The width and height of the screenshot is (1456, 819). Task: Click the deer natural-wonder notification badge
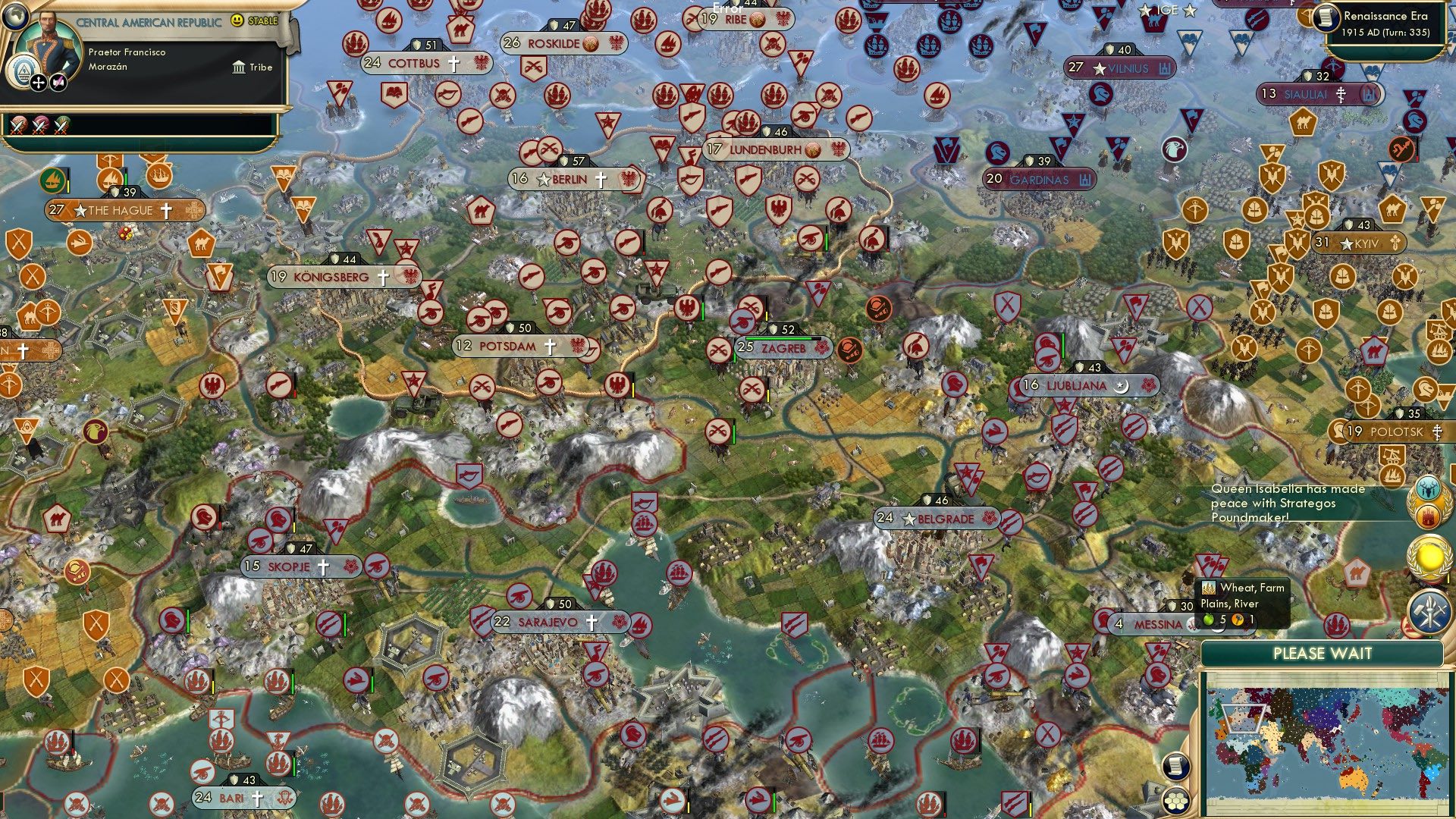[1428, 488]
